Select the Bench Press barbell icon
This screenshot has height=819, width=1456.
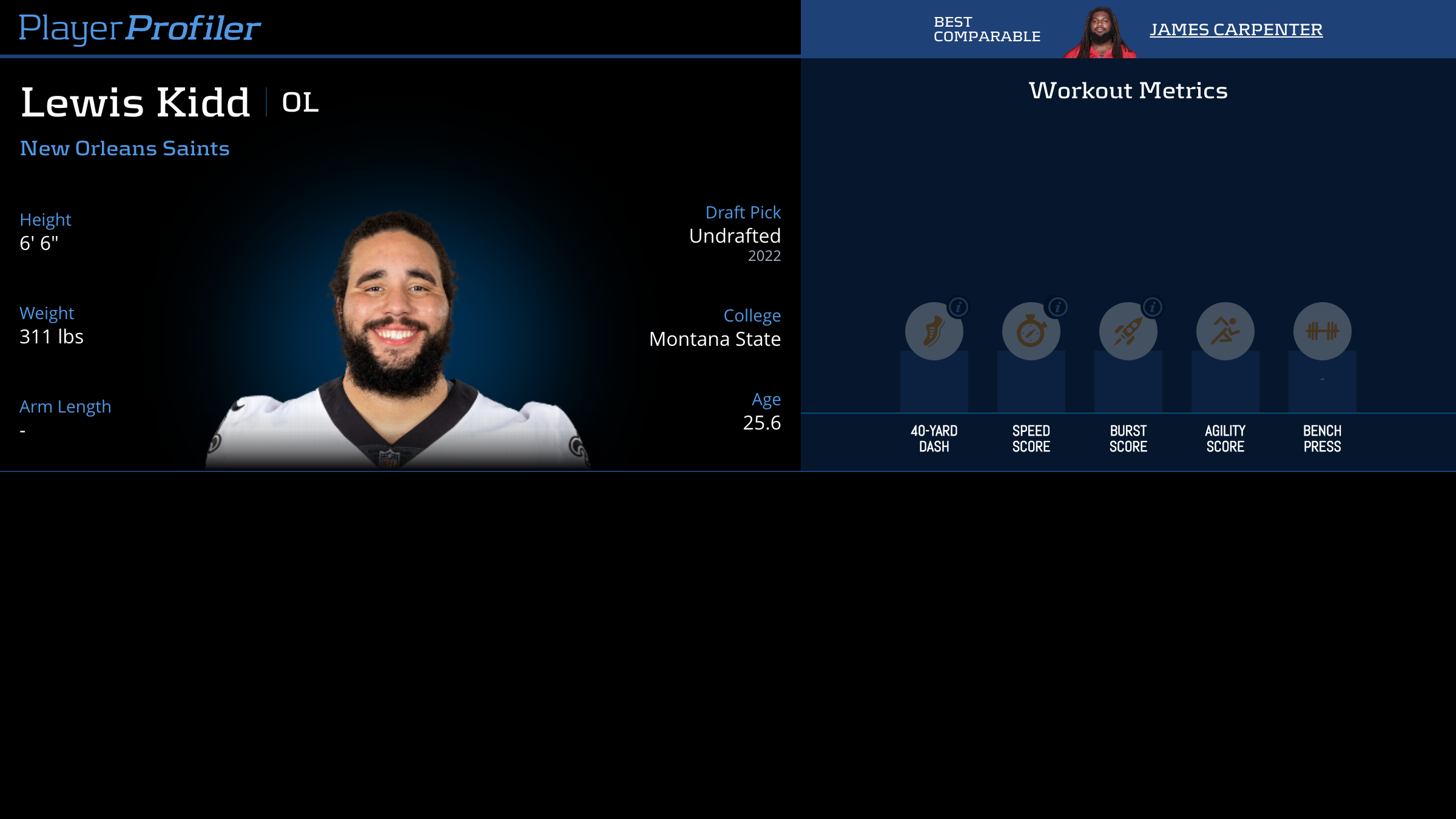(1322, 331)
